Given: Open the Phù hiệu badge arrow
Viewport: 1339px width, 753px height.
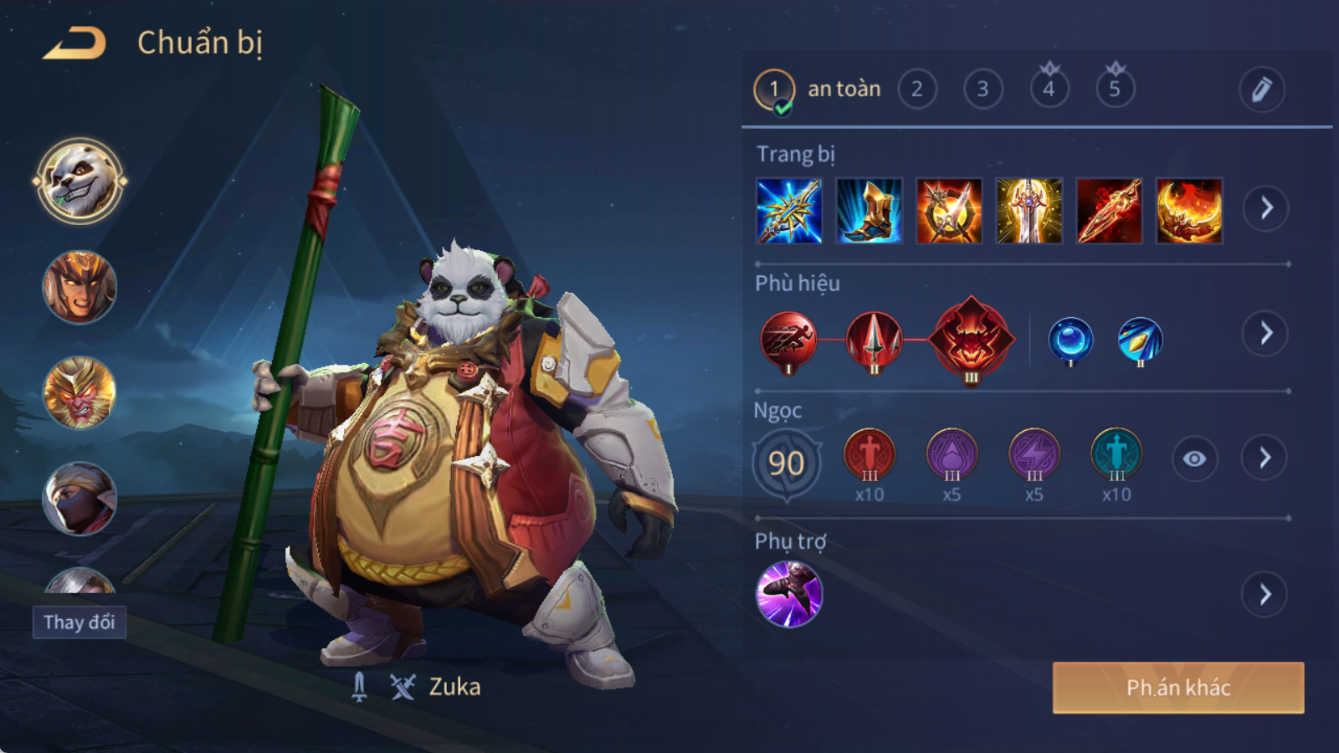Looking at the screenshot, I should 1266,333.
